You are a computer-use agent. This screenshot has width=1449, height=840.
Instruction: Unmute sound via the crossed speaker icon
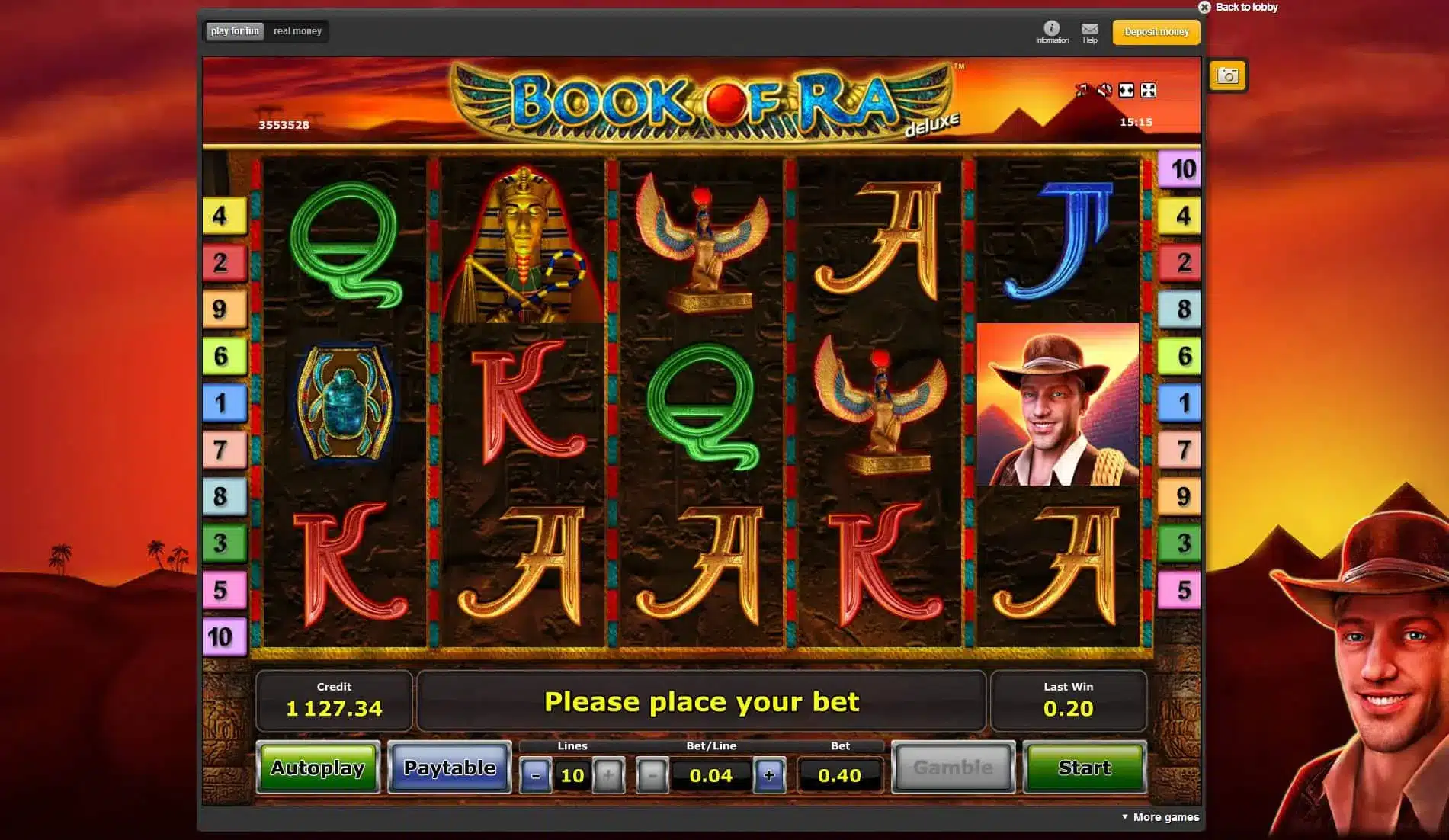(x=1103, y=90)
